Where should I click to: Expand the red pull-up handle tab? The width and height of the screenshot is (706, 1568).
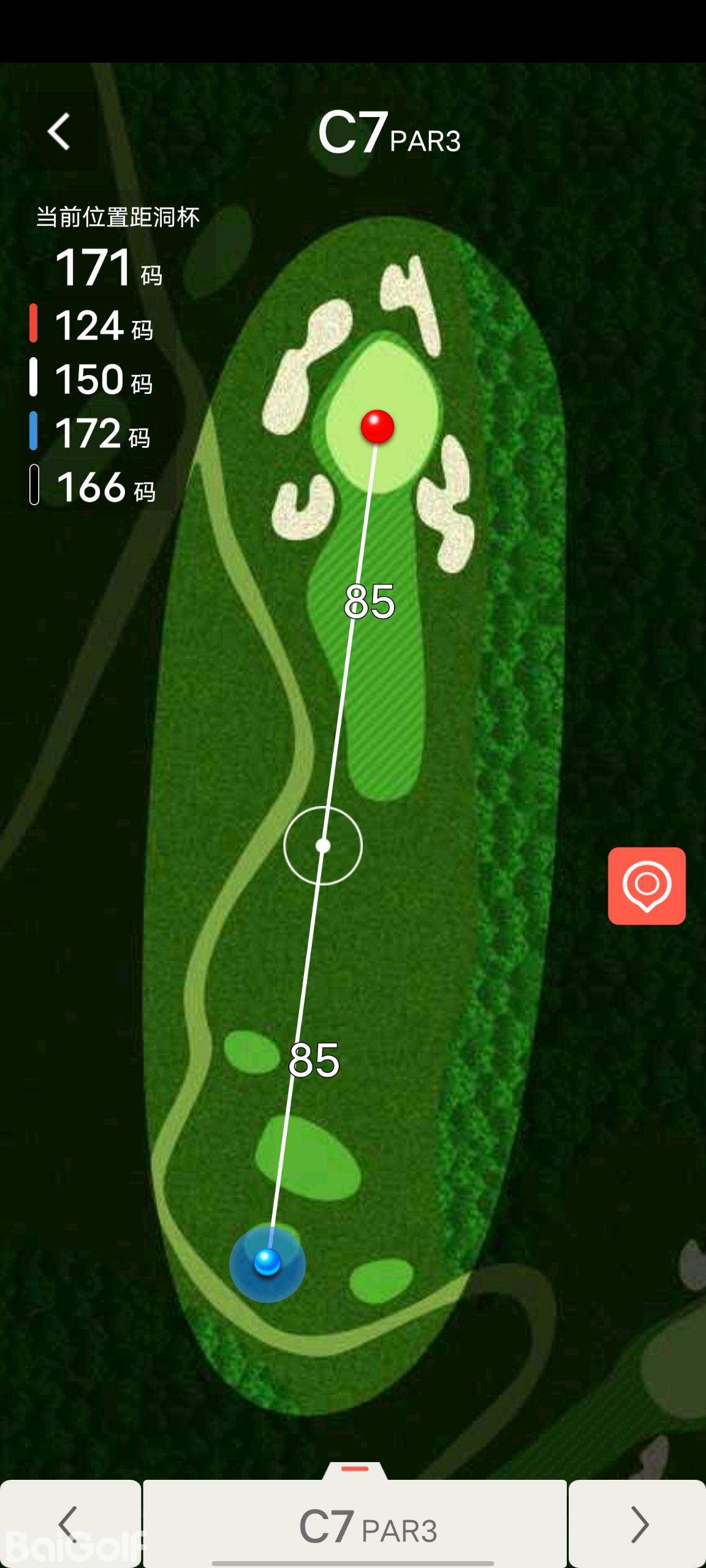coord(355,1469)
